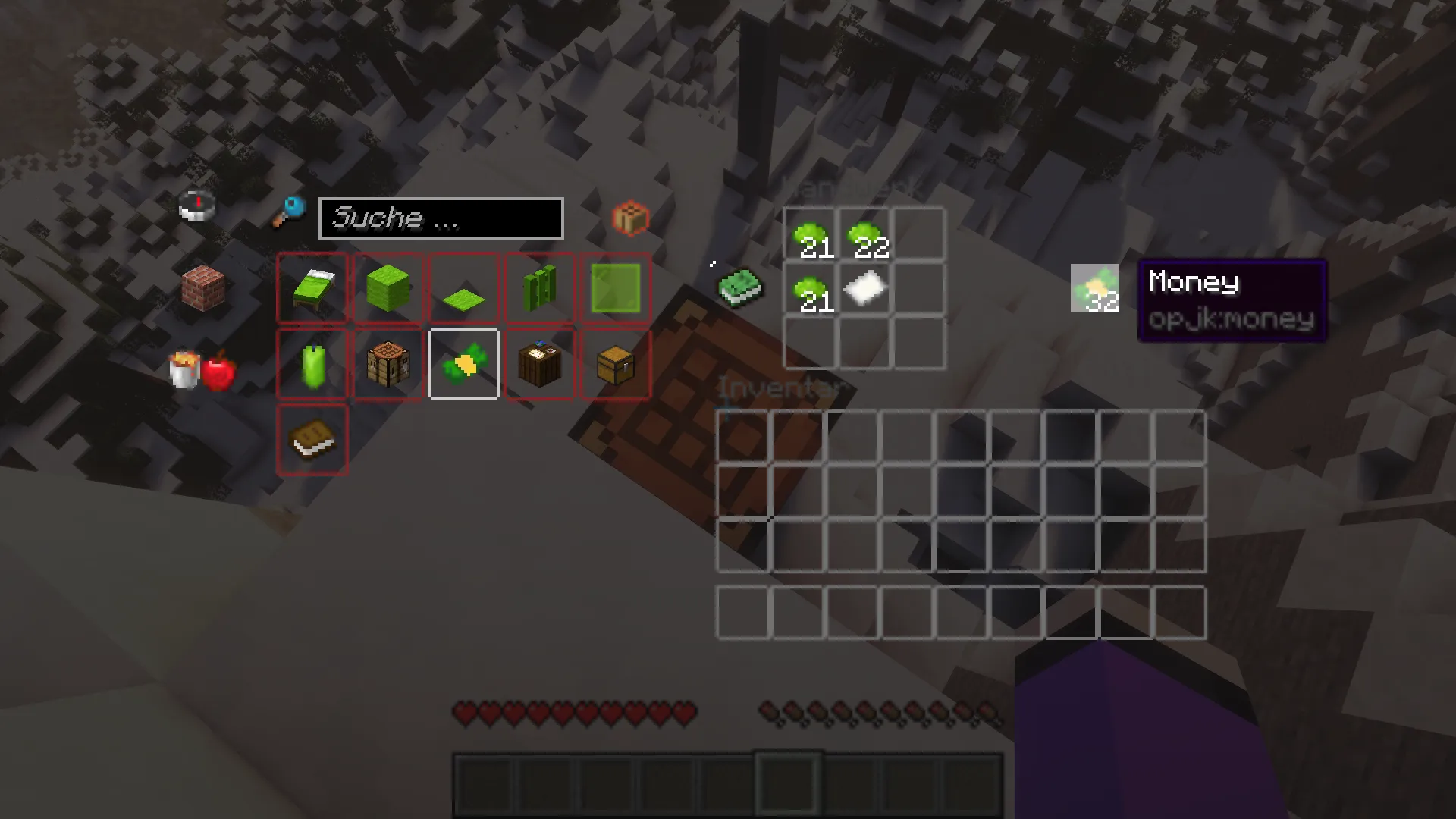
Task: Click the flaming bucket icon
Action: tap(184, 368)
